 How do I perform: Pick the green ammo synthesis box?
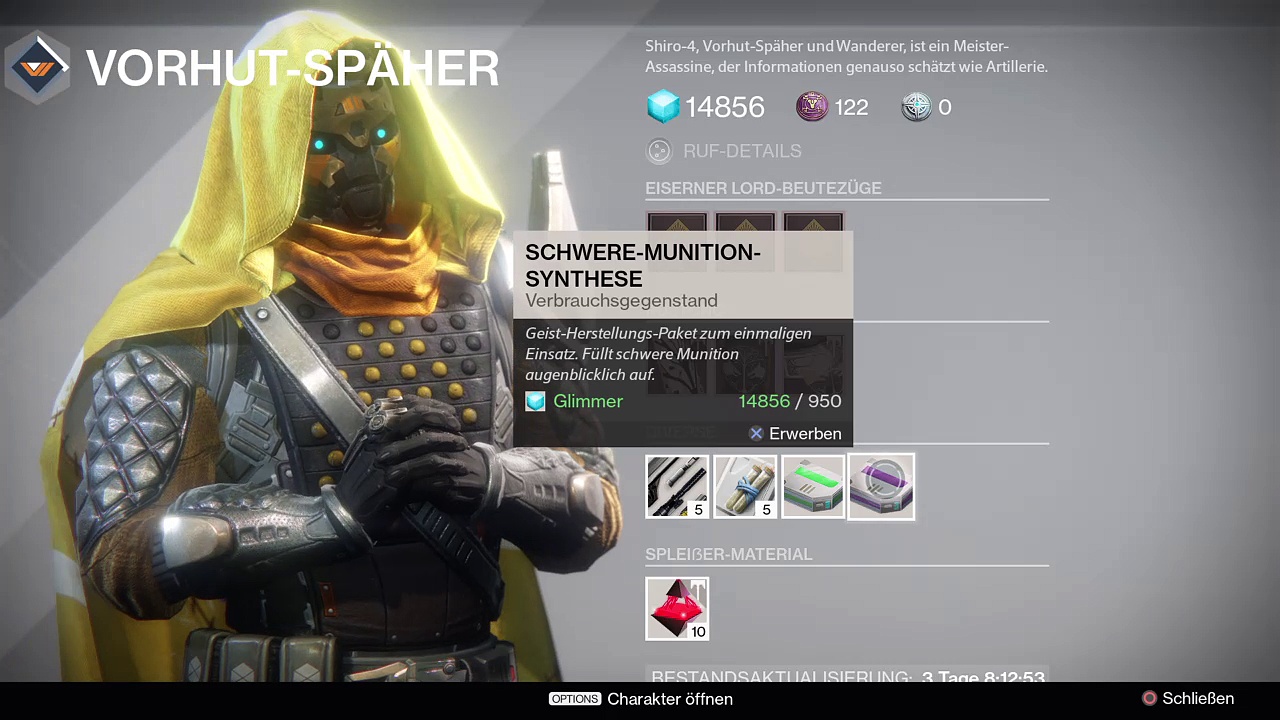click(813, 487)
